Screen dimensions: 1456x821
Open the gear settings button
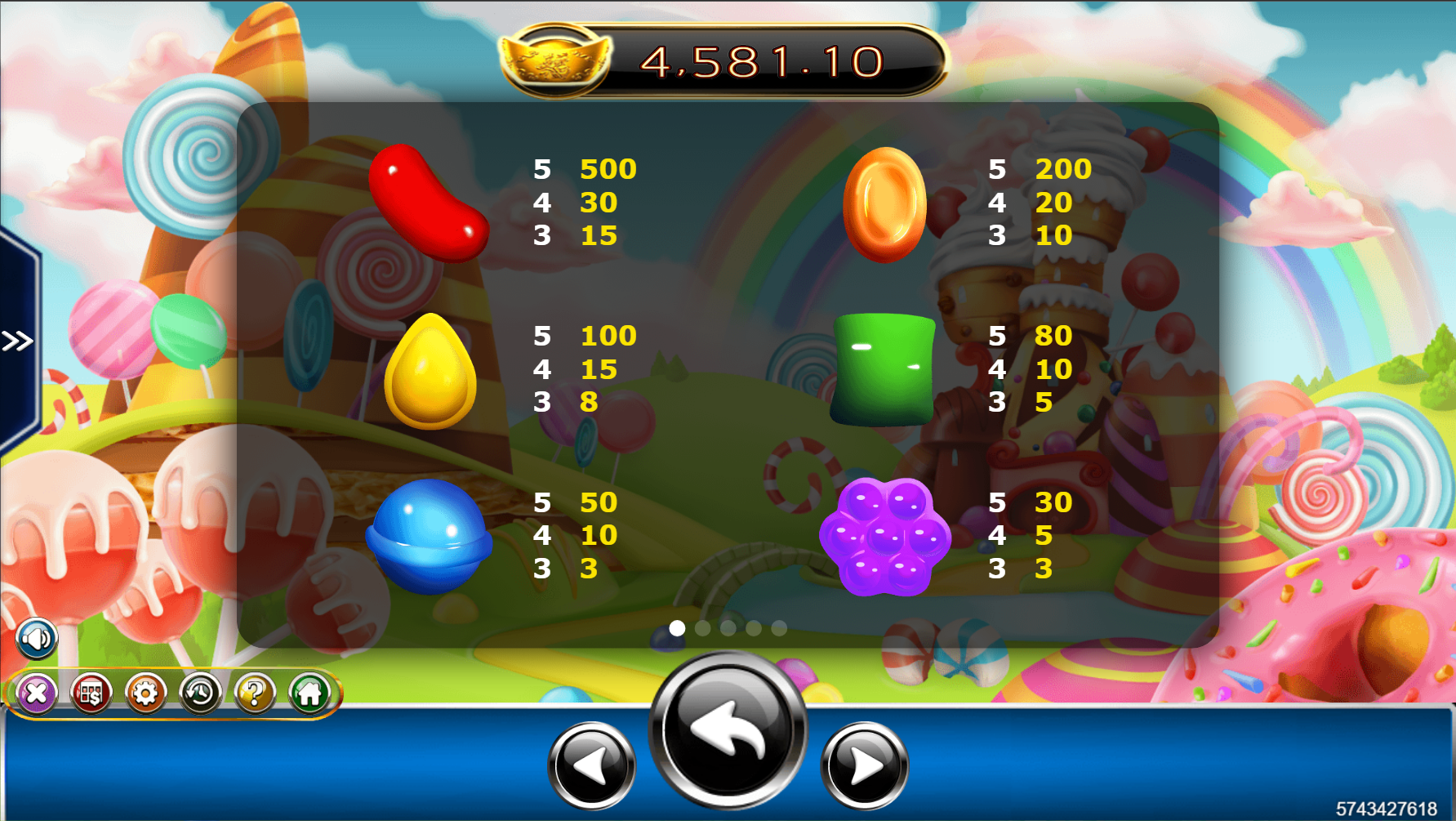[x=145, y=694]
